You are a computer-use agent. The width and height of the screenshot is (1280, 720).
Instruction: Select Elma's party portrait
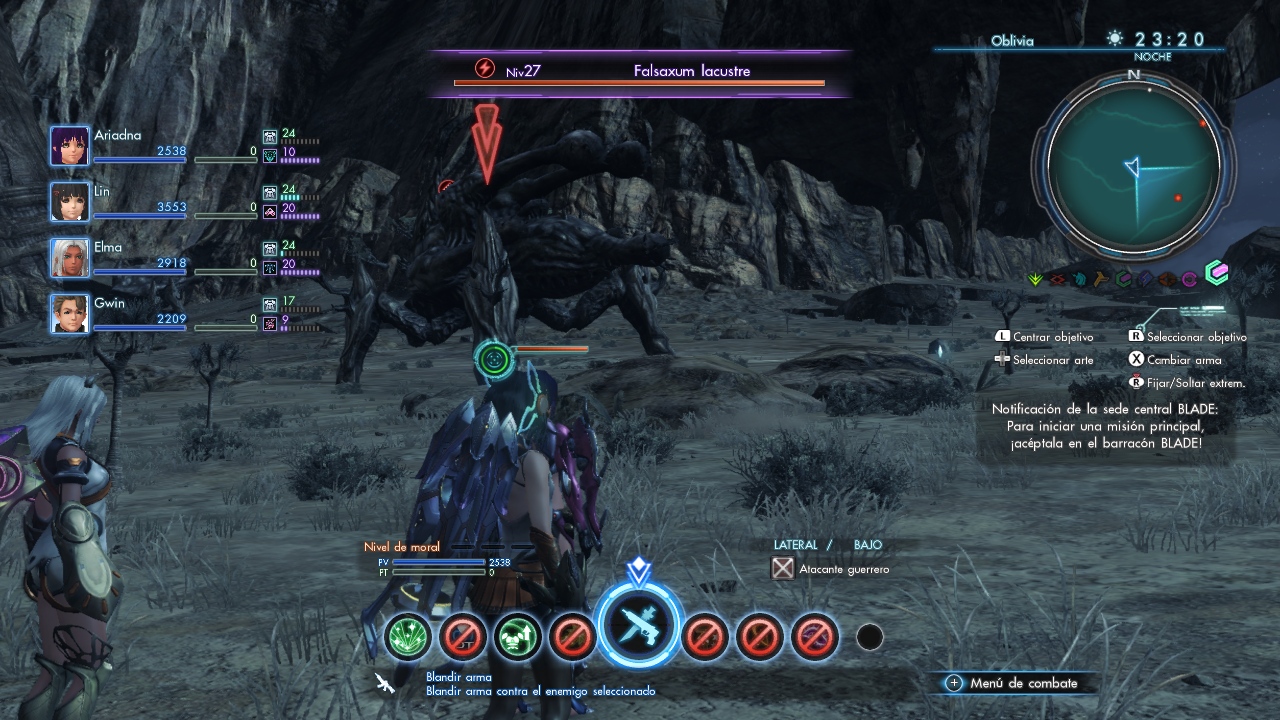coord(70,258)
